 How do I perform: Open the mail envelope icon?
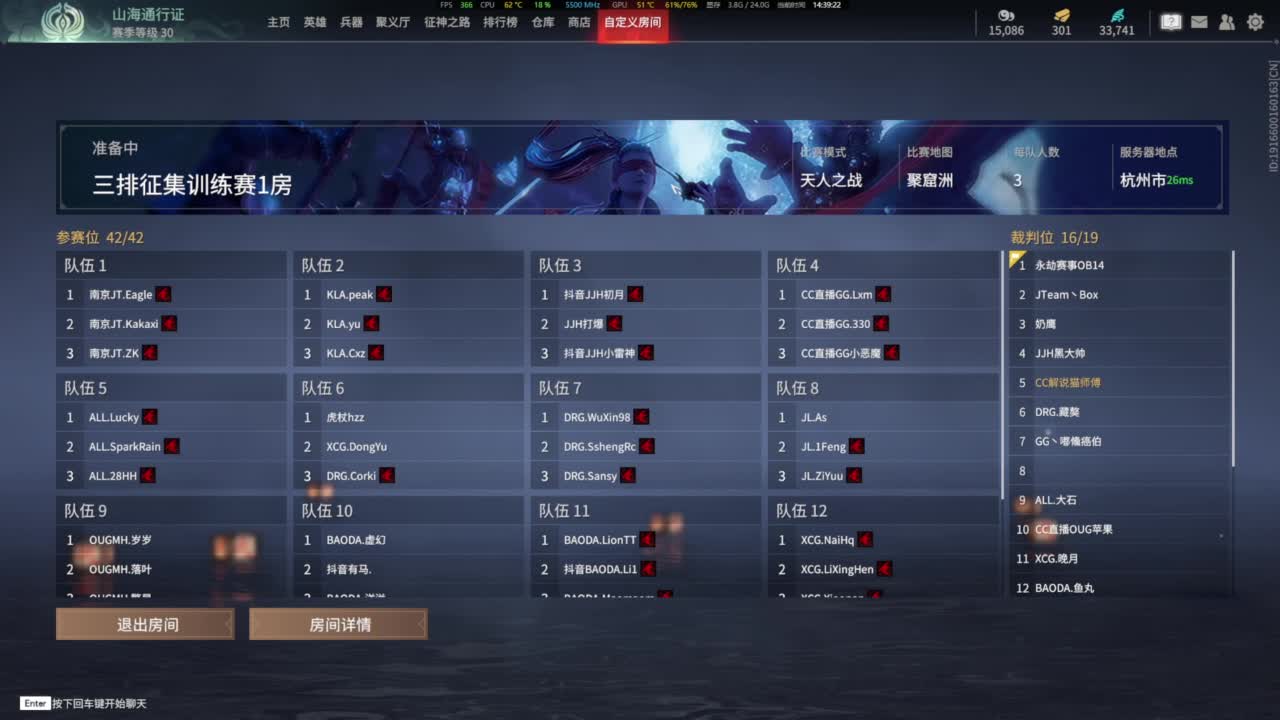coord(1199,21)
